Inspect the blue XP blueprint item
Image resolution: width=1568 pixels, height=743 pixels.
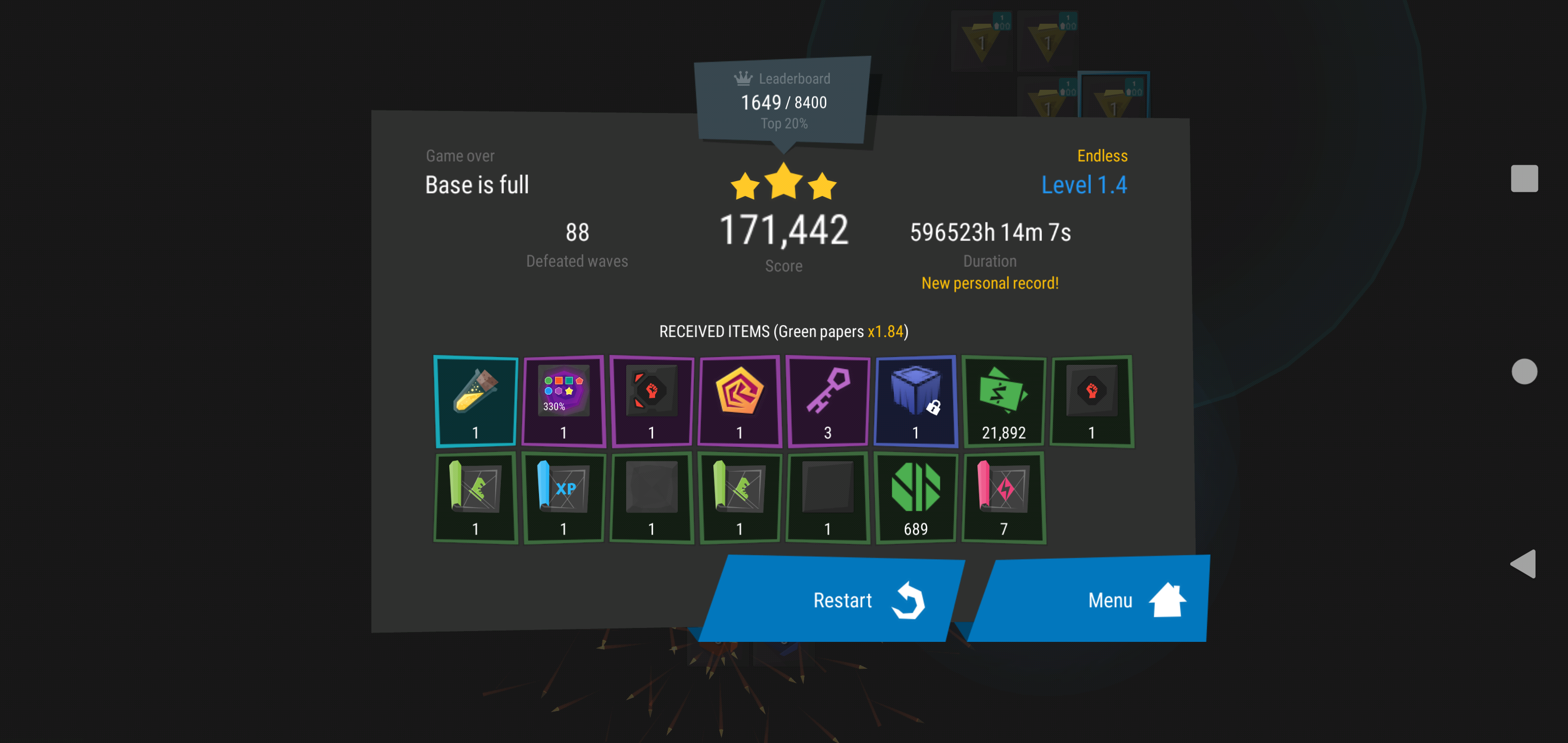564,497
